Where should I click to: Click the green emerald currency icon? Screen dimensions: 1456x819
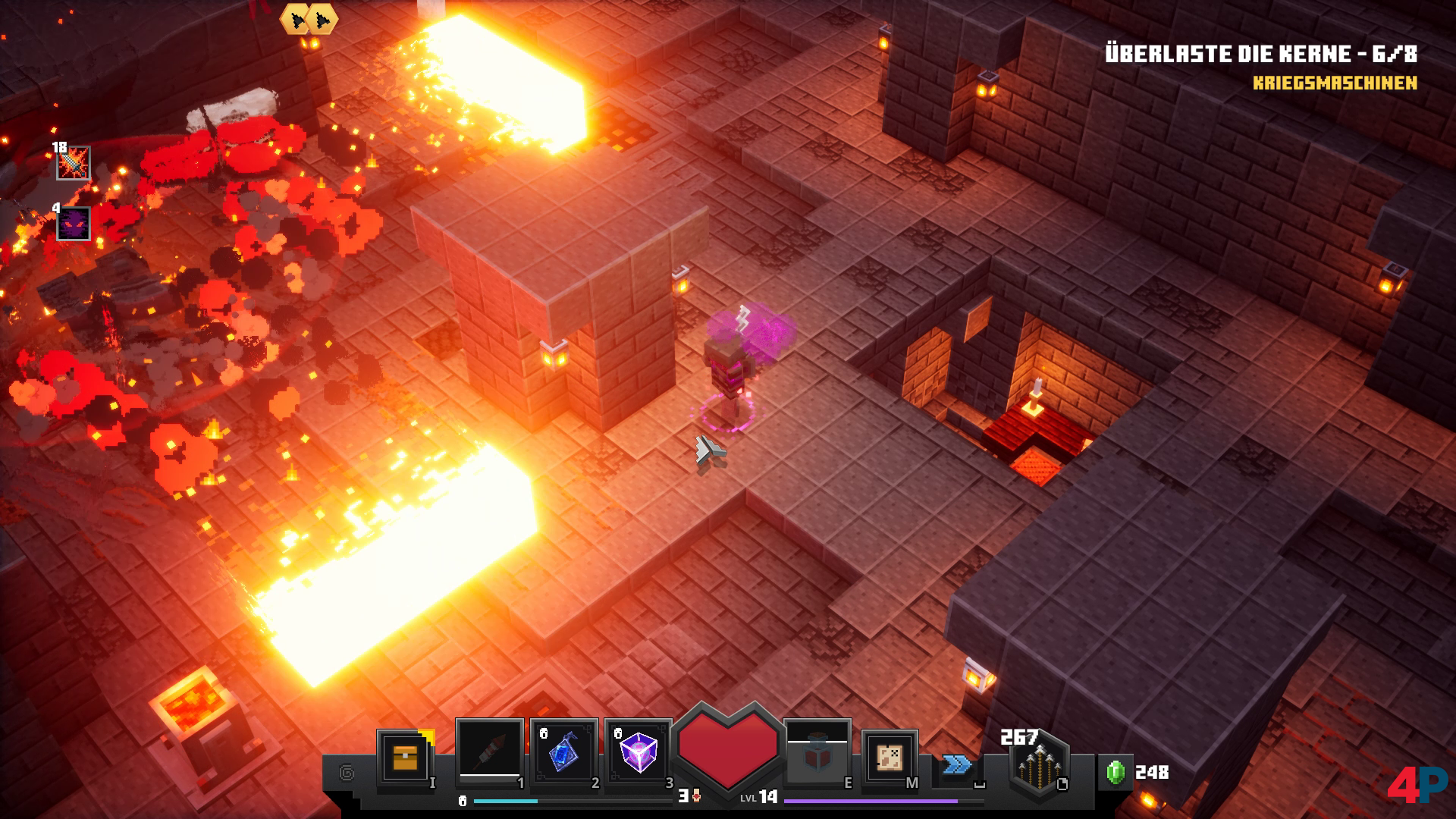click(1116, 772)
